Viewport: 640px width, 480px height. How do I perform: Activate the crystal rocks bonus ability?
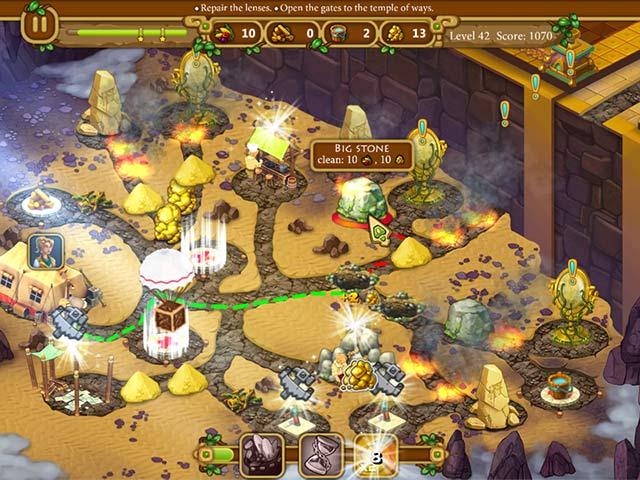pos(262,455)
